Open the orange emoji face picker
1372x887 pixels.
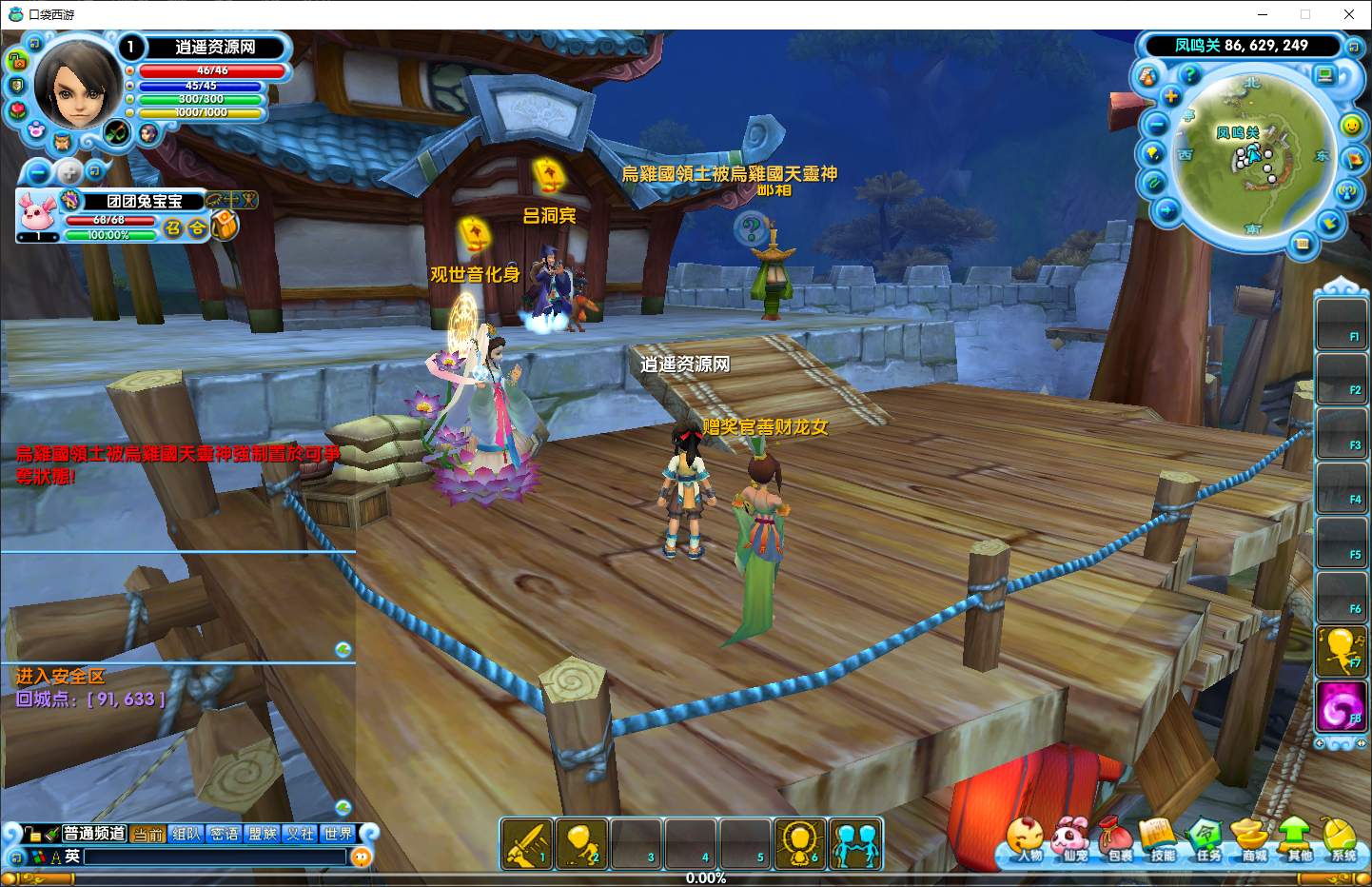[x=361, y=857]
